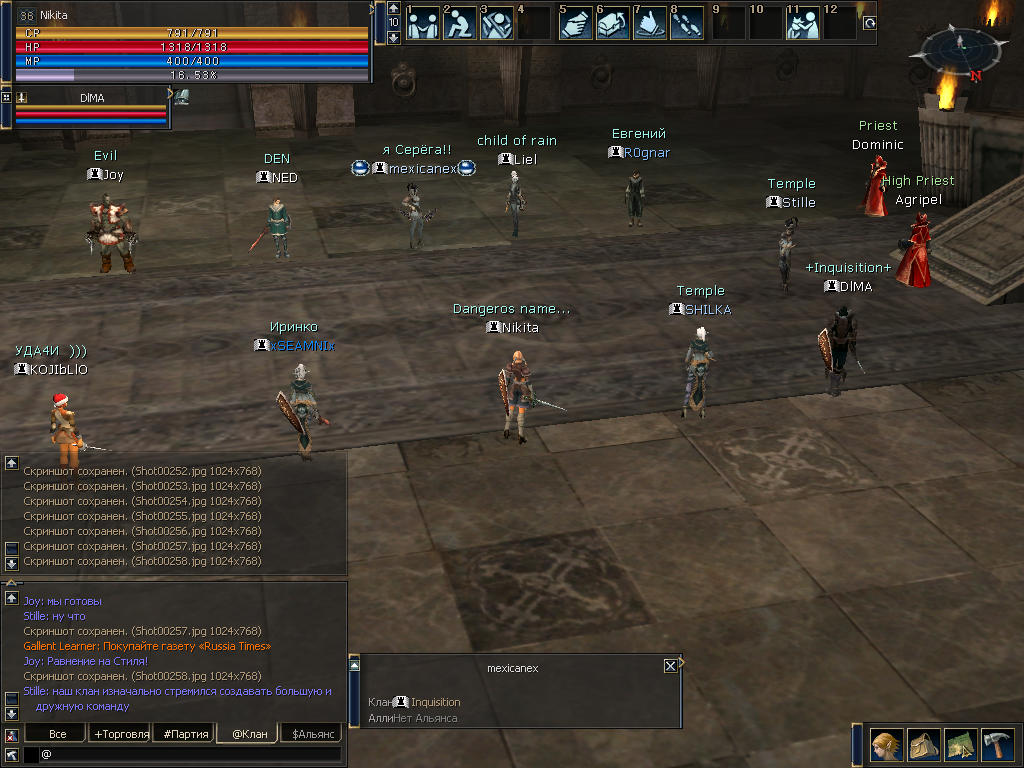This screenshot has height=768, width=1024.
Task: Switch hotbar to the next page with up arrow
Action: pos(393,8)
